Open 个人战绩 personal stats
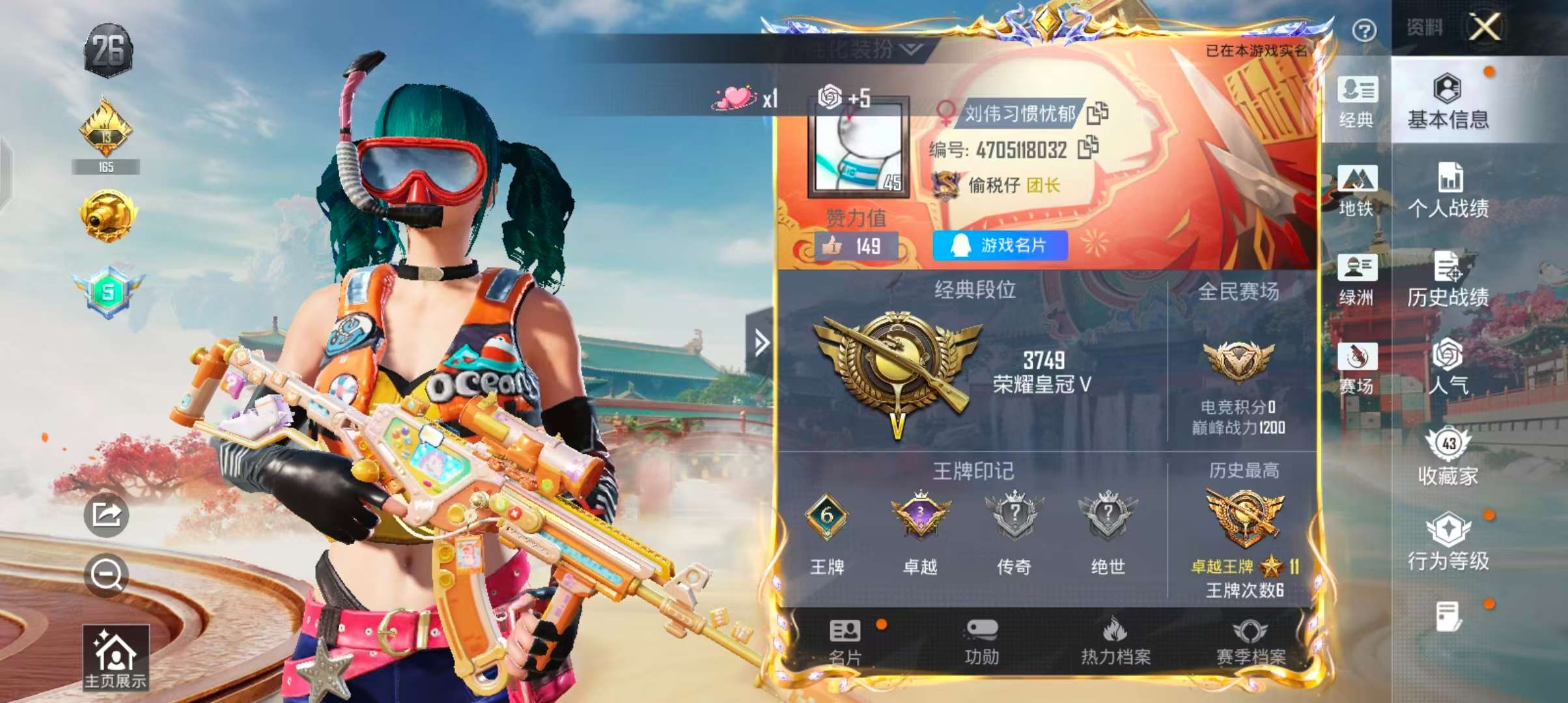 (x=1448, y=190)
